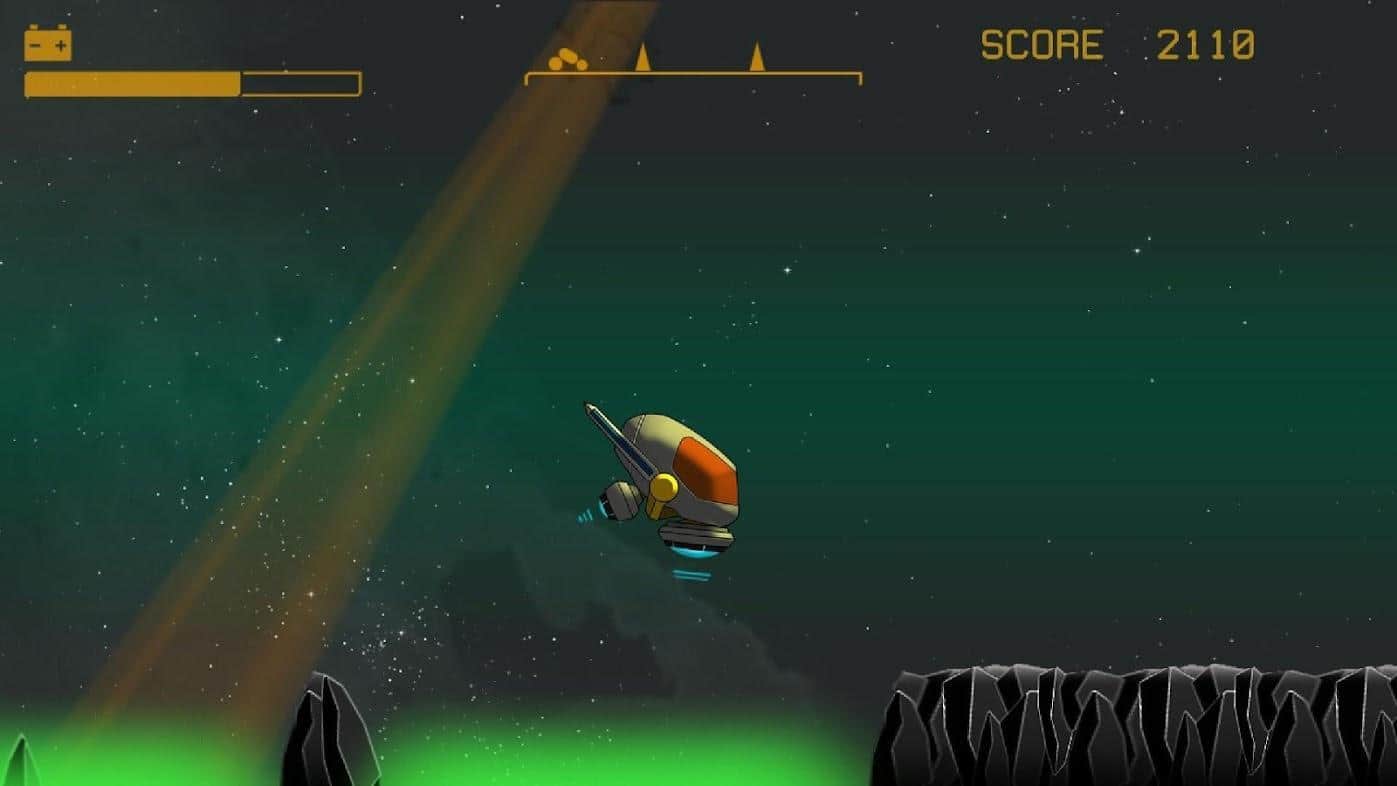Viewport: 1397px width, 786px height.
Task: Click the plus terminal on the battery icon
Action: coord(60,44)
